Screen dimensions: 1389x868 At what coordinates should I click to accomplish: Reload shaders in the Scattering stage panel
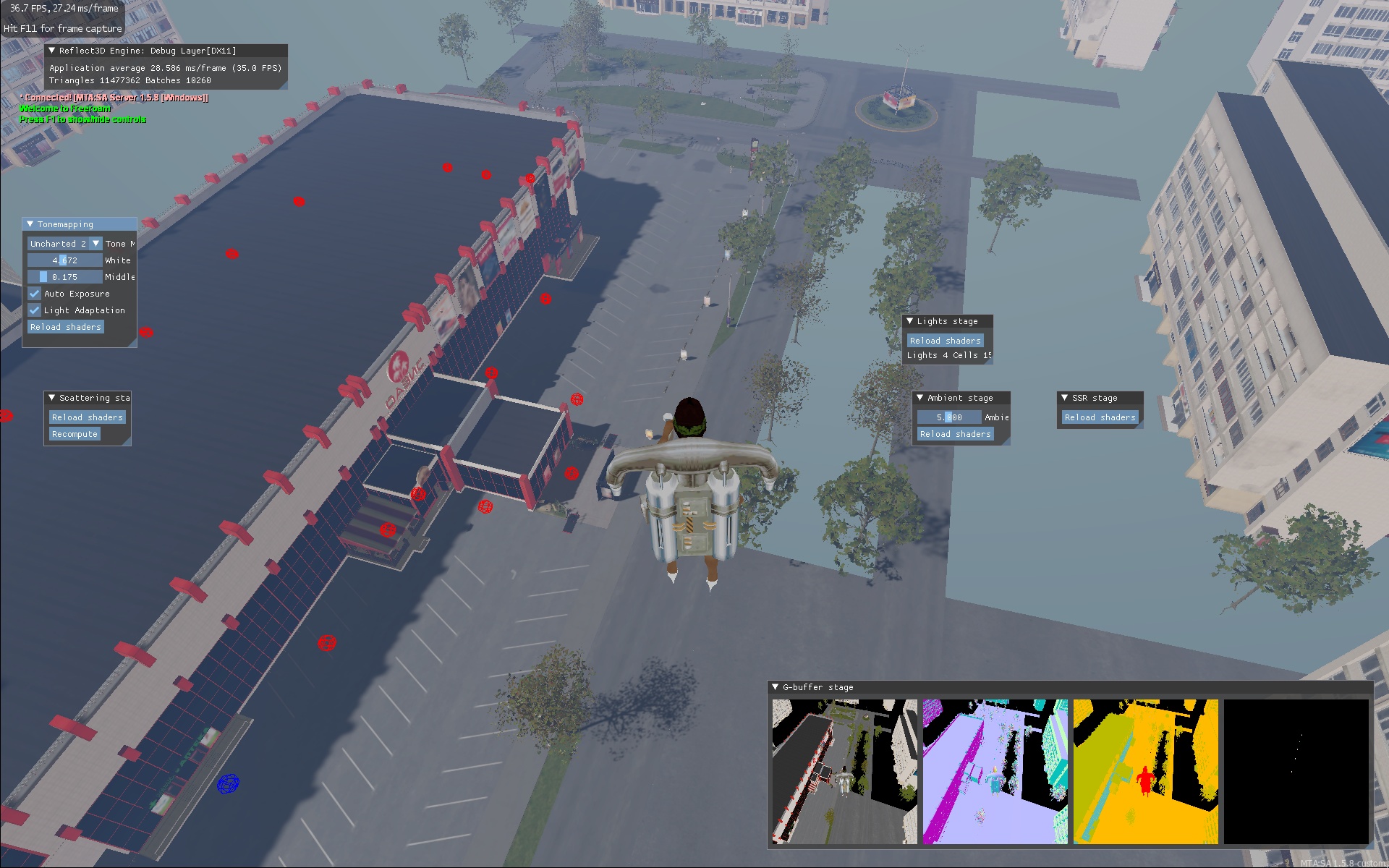tap(88, 417)
